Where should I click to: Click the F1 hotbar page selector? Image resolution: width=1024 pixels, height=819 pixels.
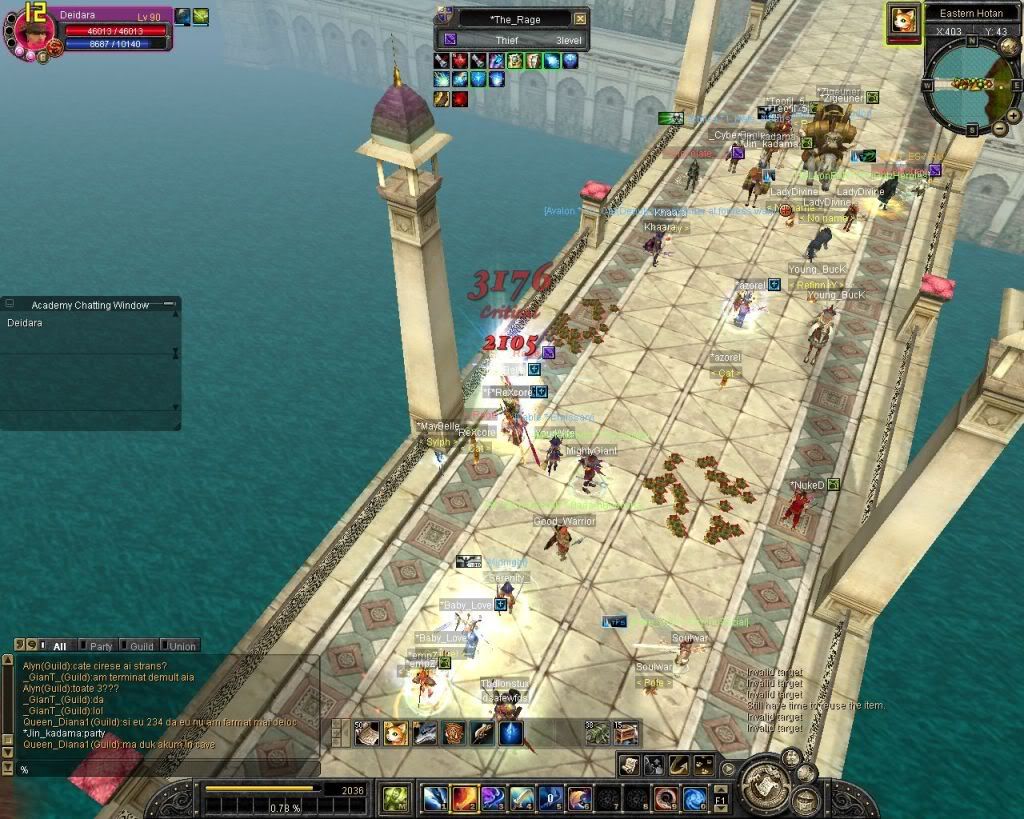pos(721,798)
